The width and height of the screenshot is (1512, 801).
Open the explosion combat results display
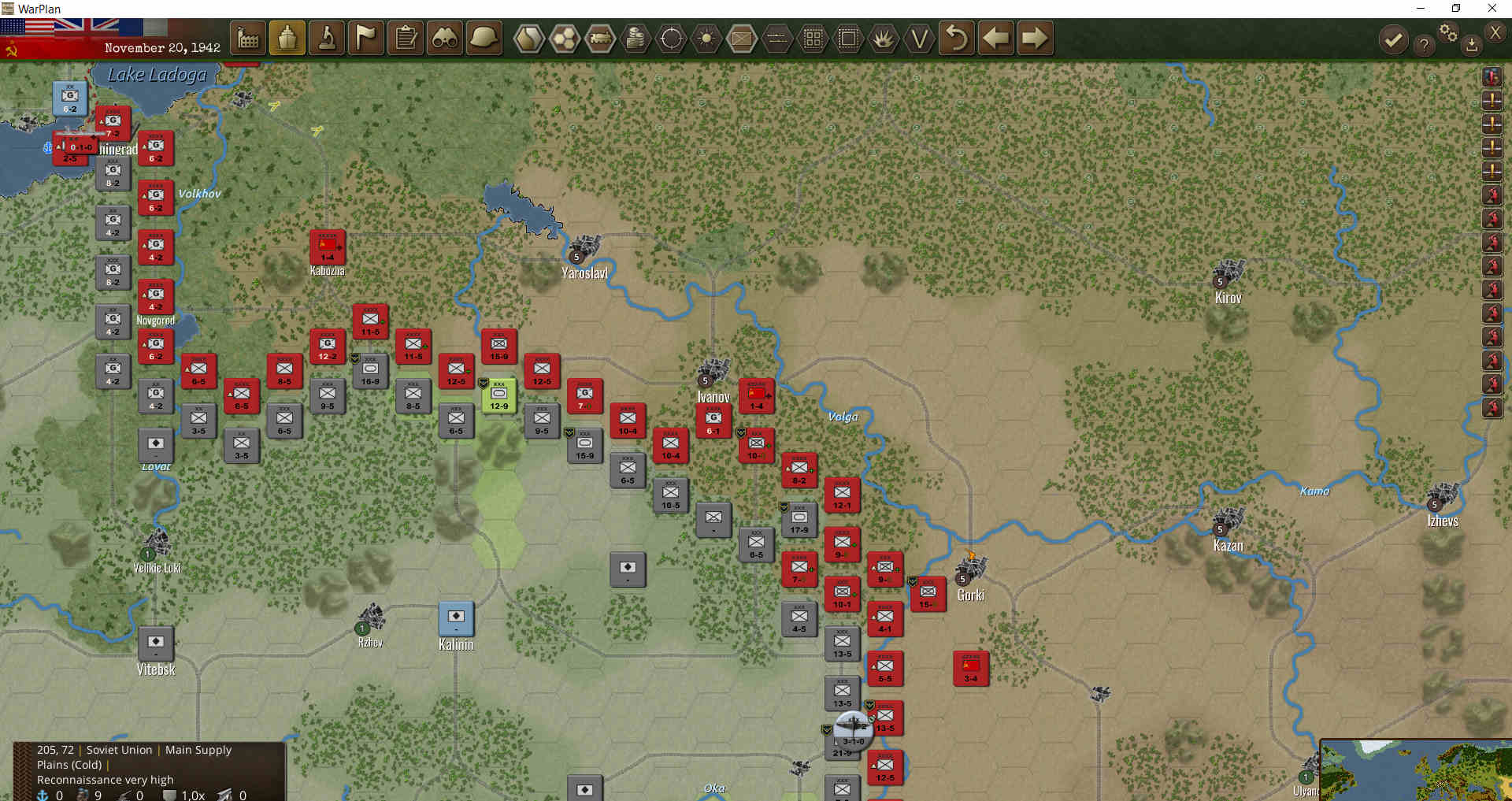pos(883,38)
